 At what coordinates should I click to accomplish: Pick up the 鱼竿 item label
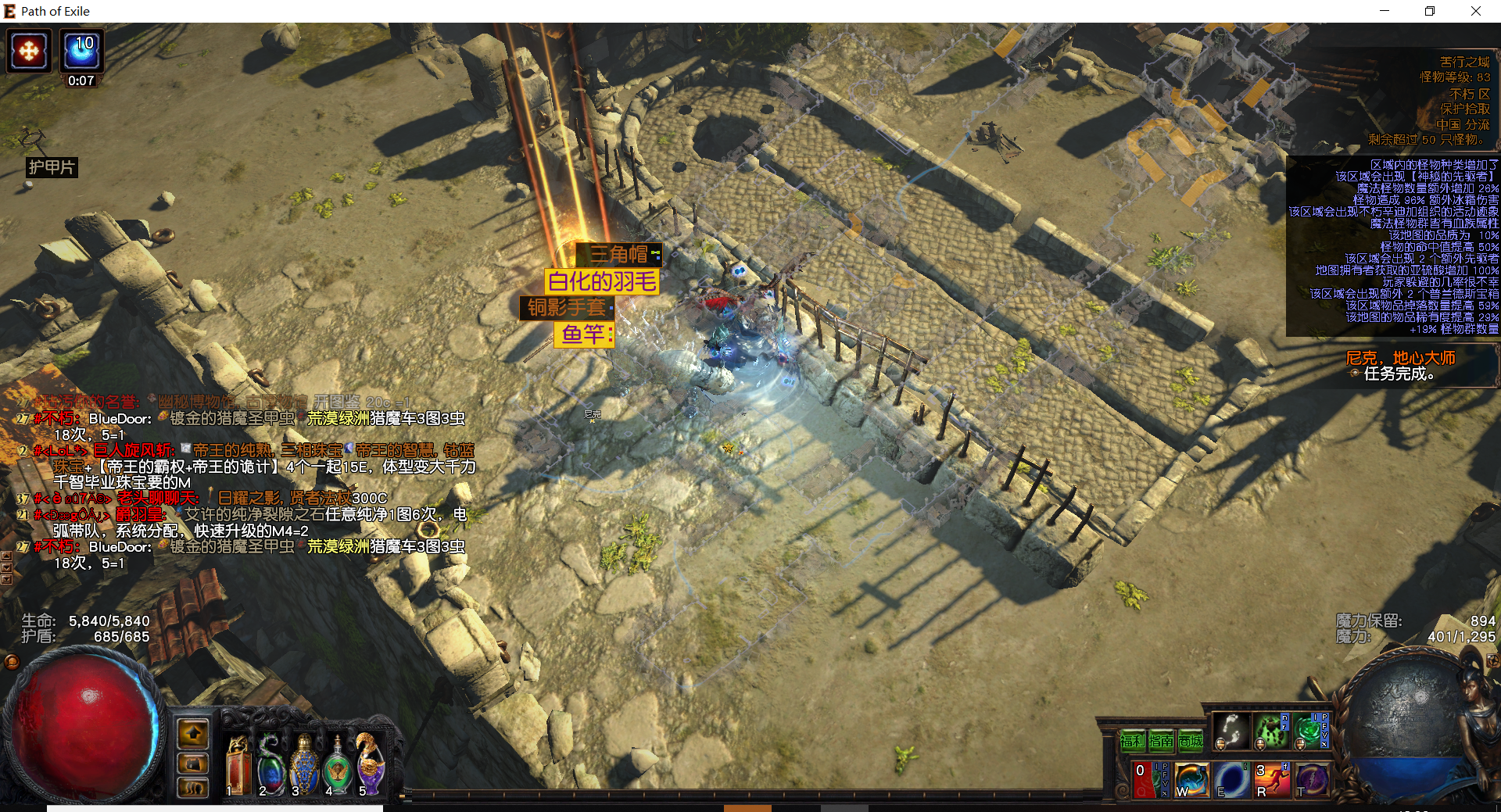point(583,334)
